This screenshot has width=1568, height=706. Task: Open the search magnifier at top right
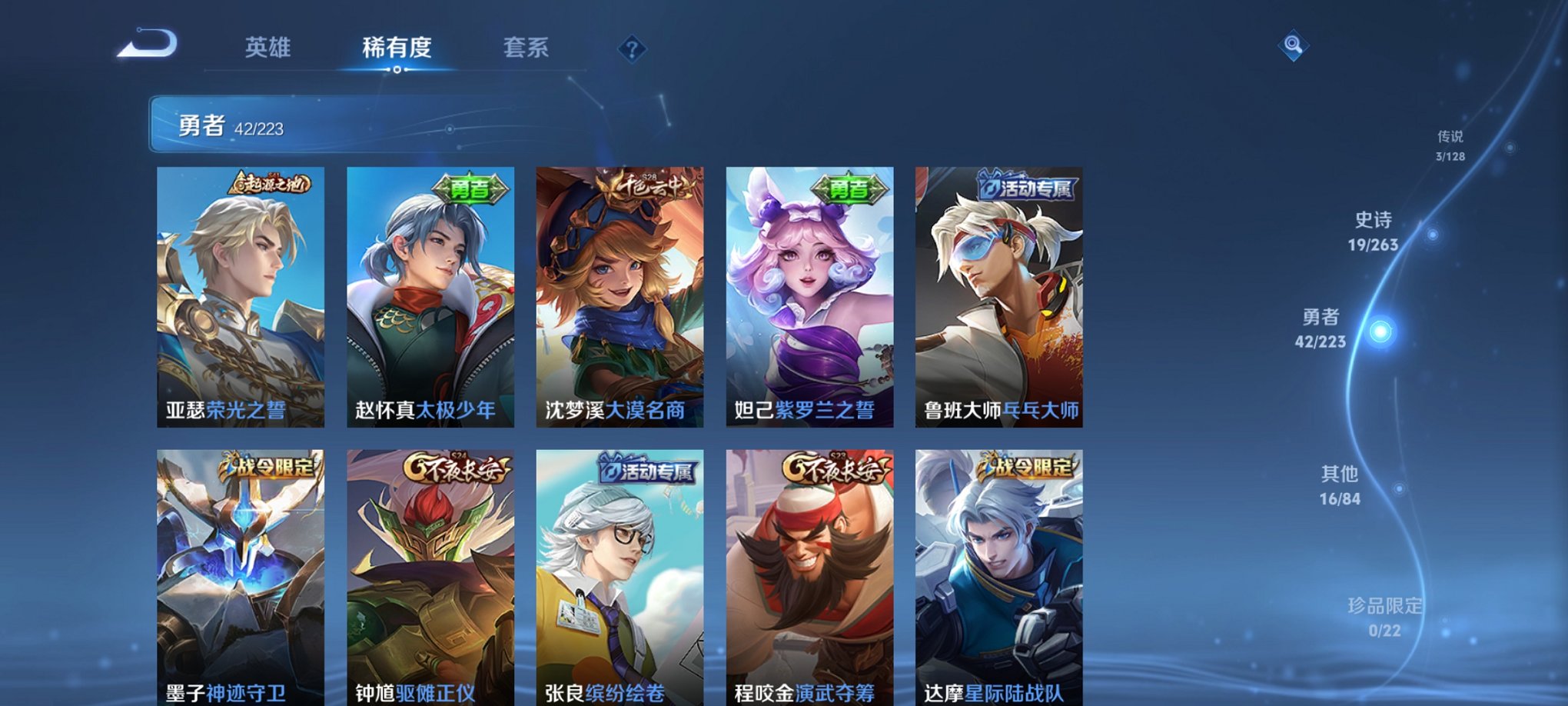(1293, 45)
